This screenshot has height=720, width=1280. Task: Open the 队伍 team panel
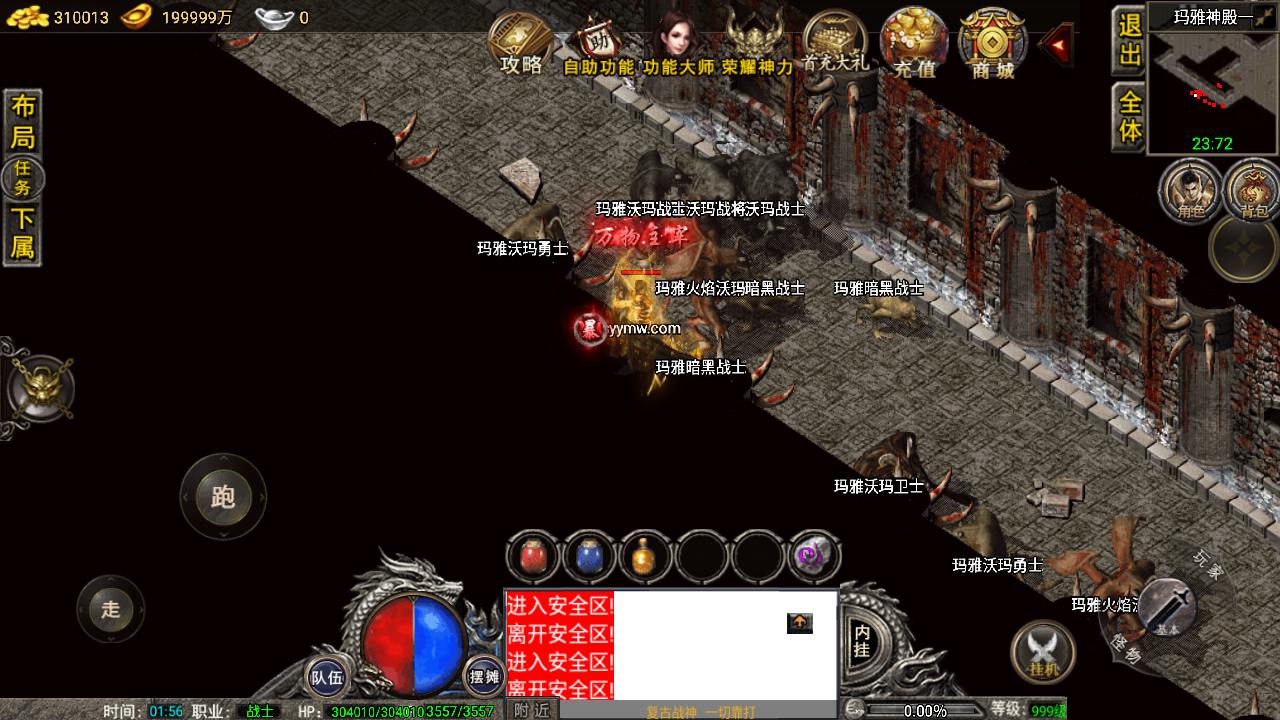click(327, 677)
